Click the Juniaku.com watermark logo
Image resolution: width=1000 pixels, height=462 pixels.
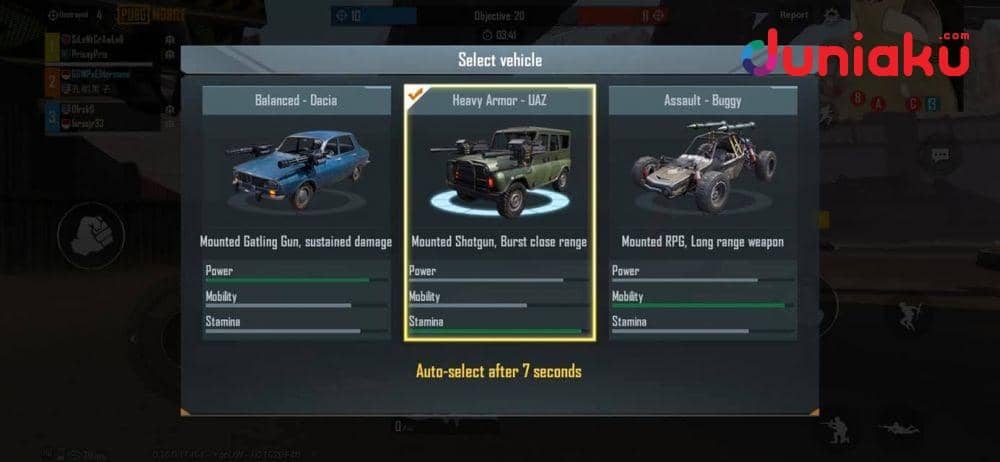pyautogui.click(x=856, y=55)
